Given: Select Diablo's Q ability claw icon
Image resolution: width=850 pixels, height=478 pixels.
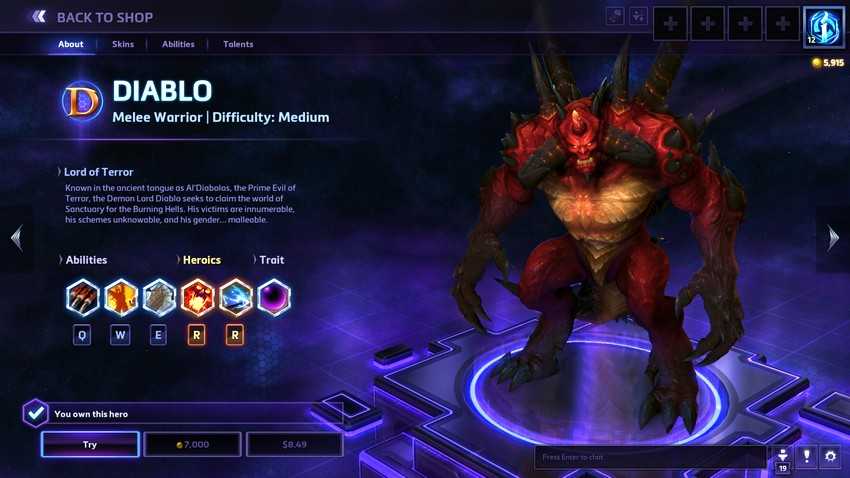Looking at the screenshot, I should 82,297.
